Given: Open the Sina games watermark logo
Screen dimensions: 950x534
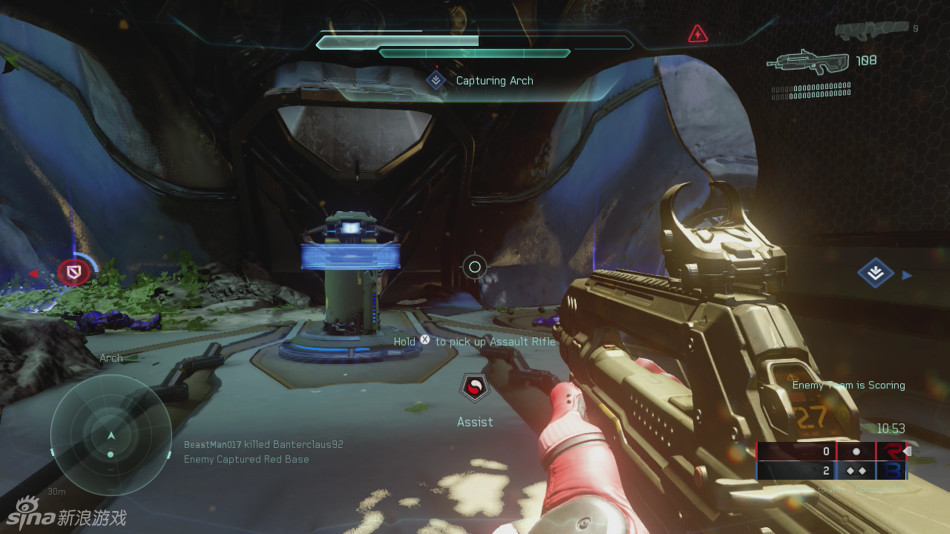Looking at the screenshot, I should tap(66, 515).
